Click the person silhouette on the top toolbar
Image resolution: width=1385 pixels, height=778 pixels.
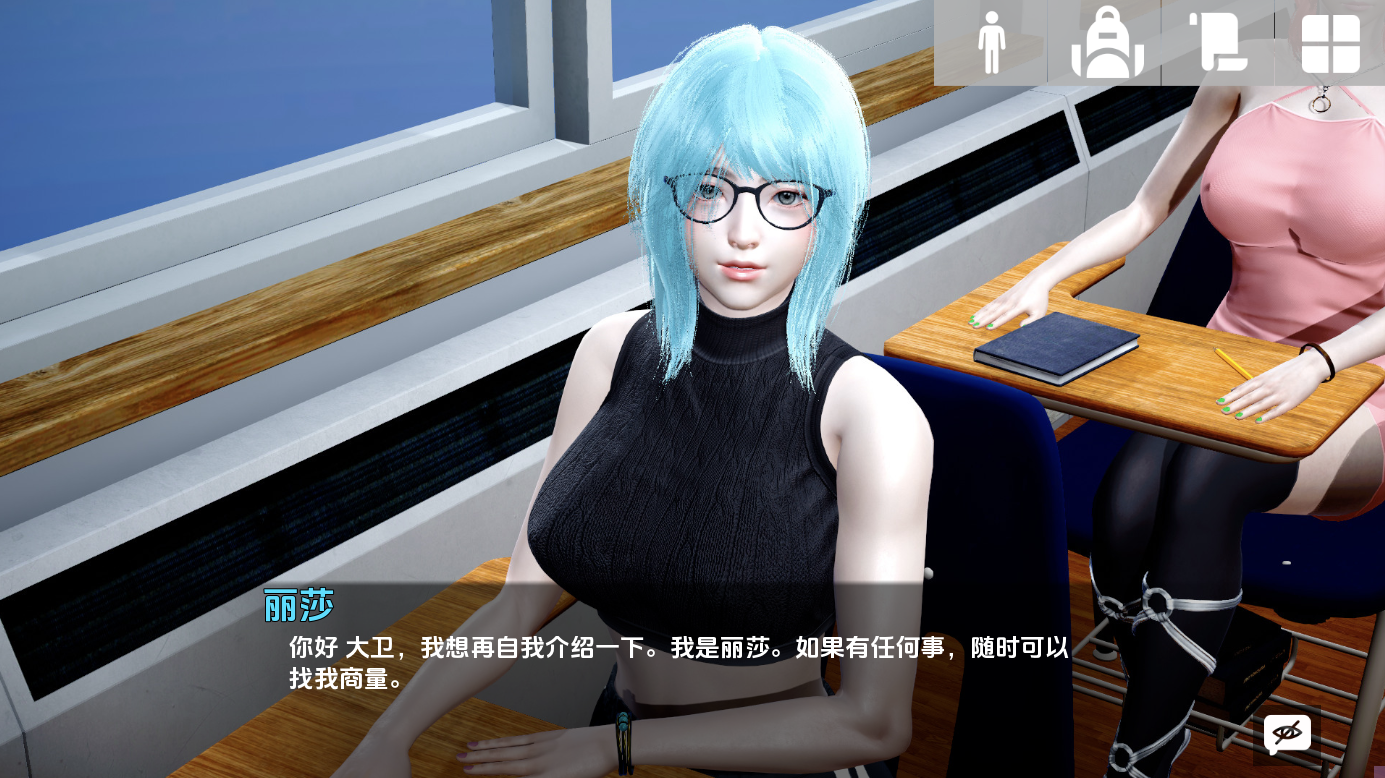993,43
